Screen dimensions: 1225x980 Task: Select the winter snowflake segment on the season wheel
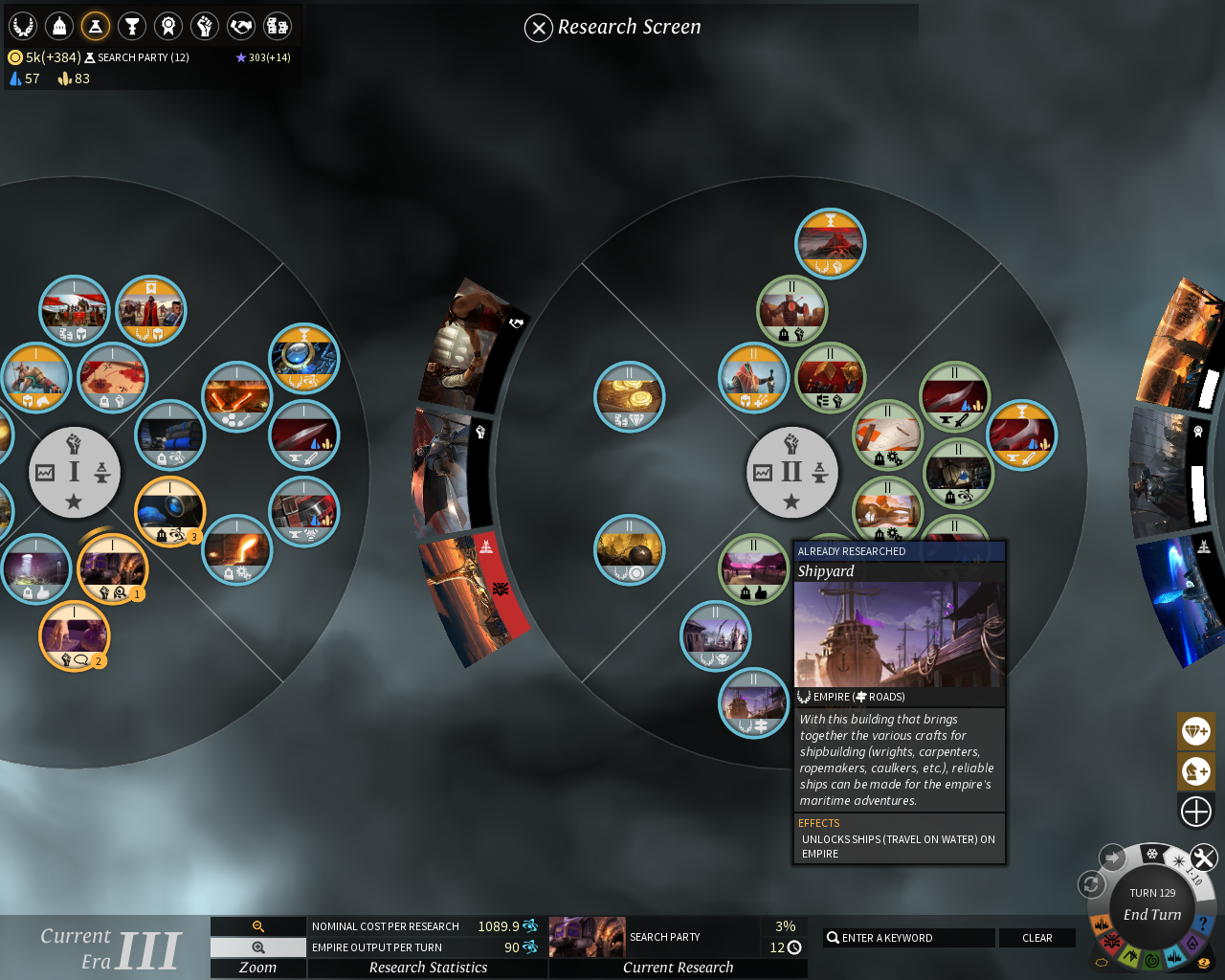click(1152, 854)
